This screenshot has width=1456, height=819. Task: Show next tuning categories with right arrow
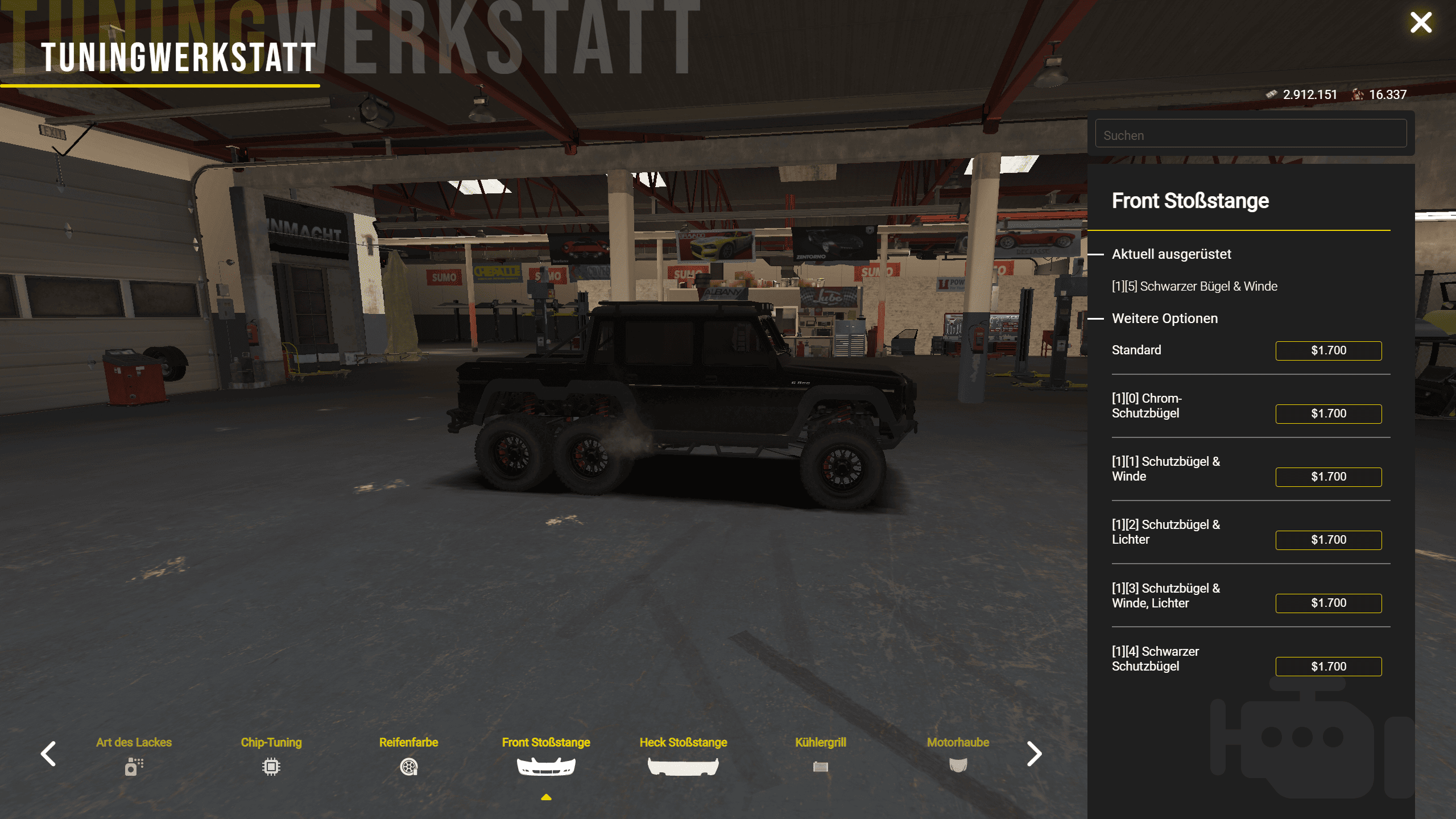pos(1034,754)
